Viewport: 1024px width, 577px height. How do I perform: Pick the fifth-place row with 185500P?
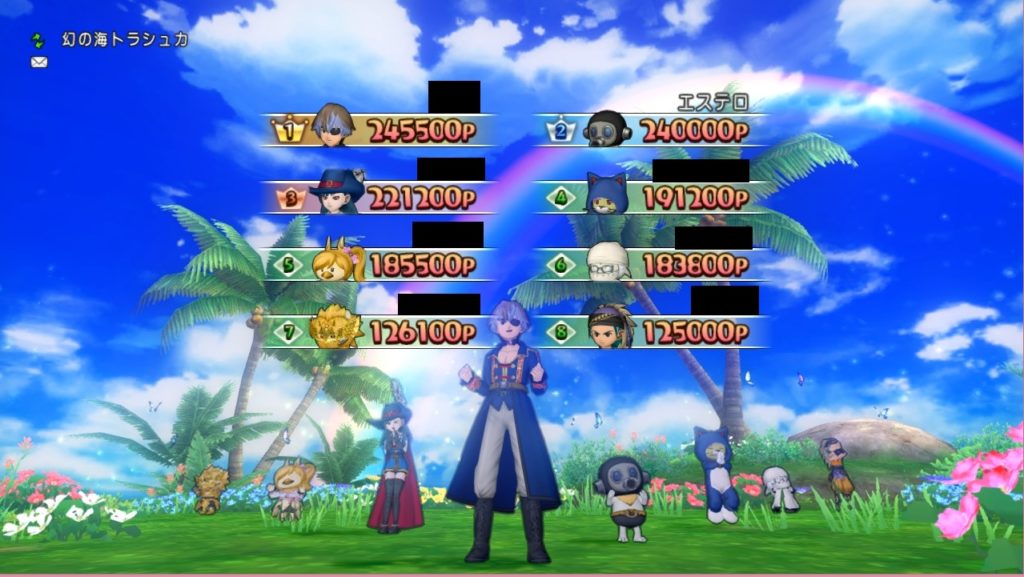[380, 265]
